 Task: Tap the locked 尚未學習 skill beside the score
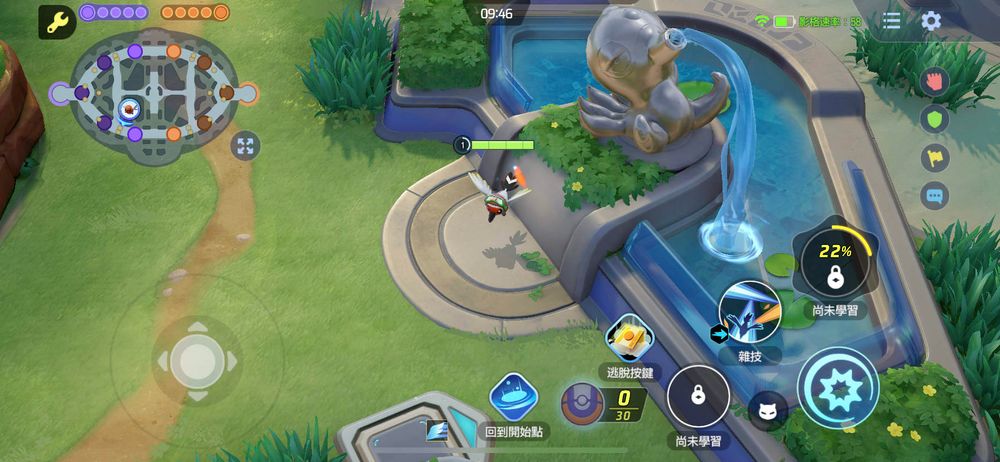click(x=698, y=397)
